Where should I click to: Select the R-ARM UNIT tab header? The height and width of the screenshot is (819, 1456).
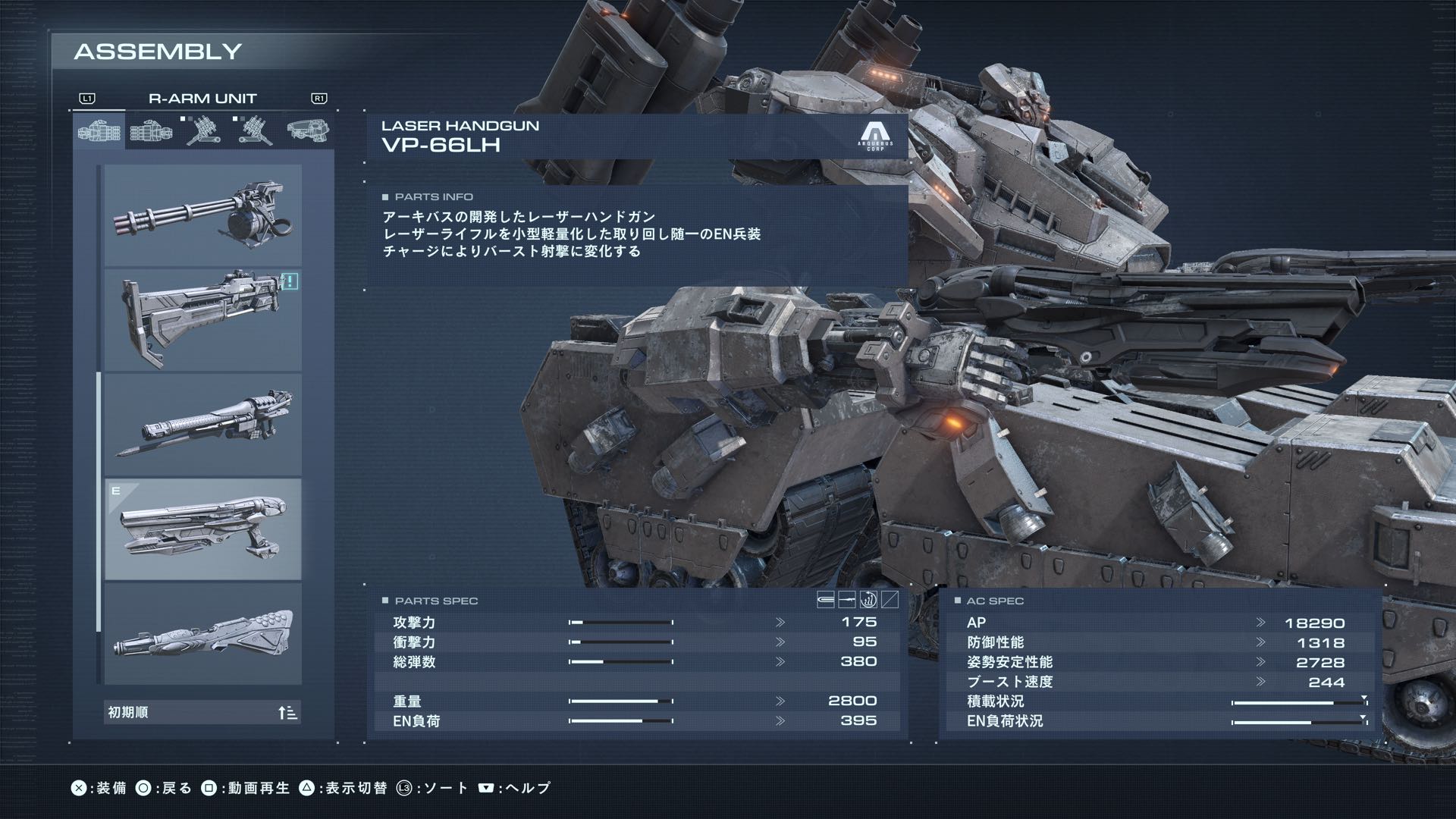coord(202,97)
